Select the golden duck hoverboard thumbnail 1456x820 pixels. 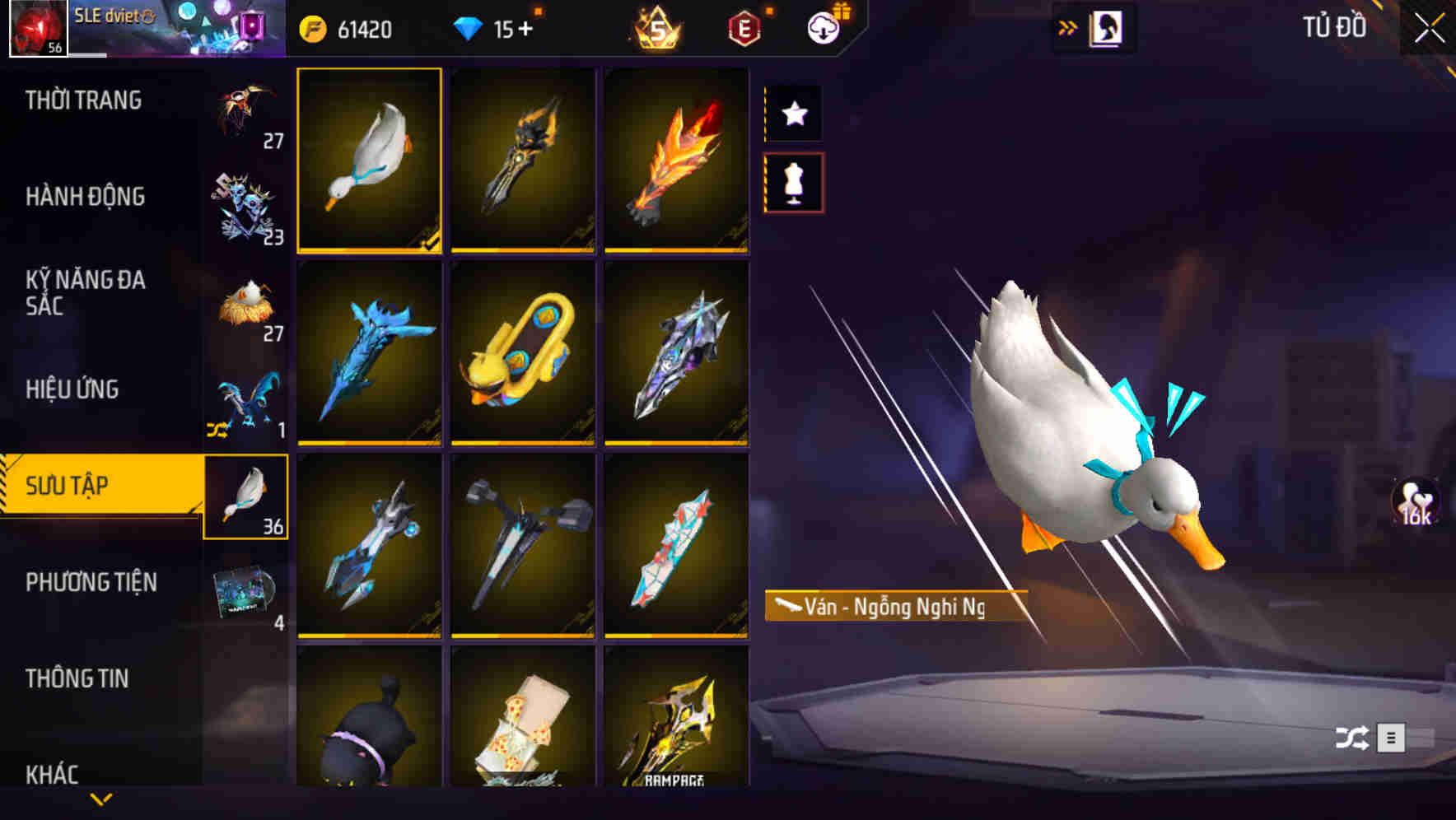click(522, 356)
